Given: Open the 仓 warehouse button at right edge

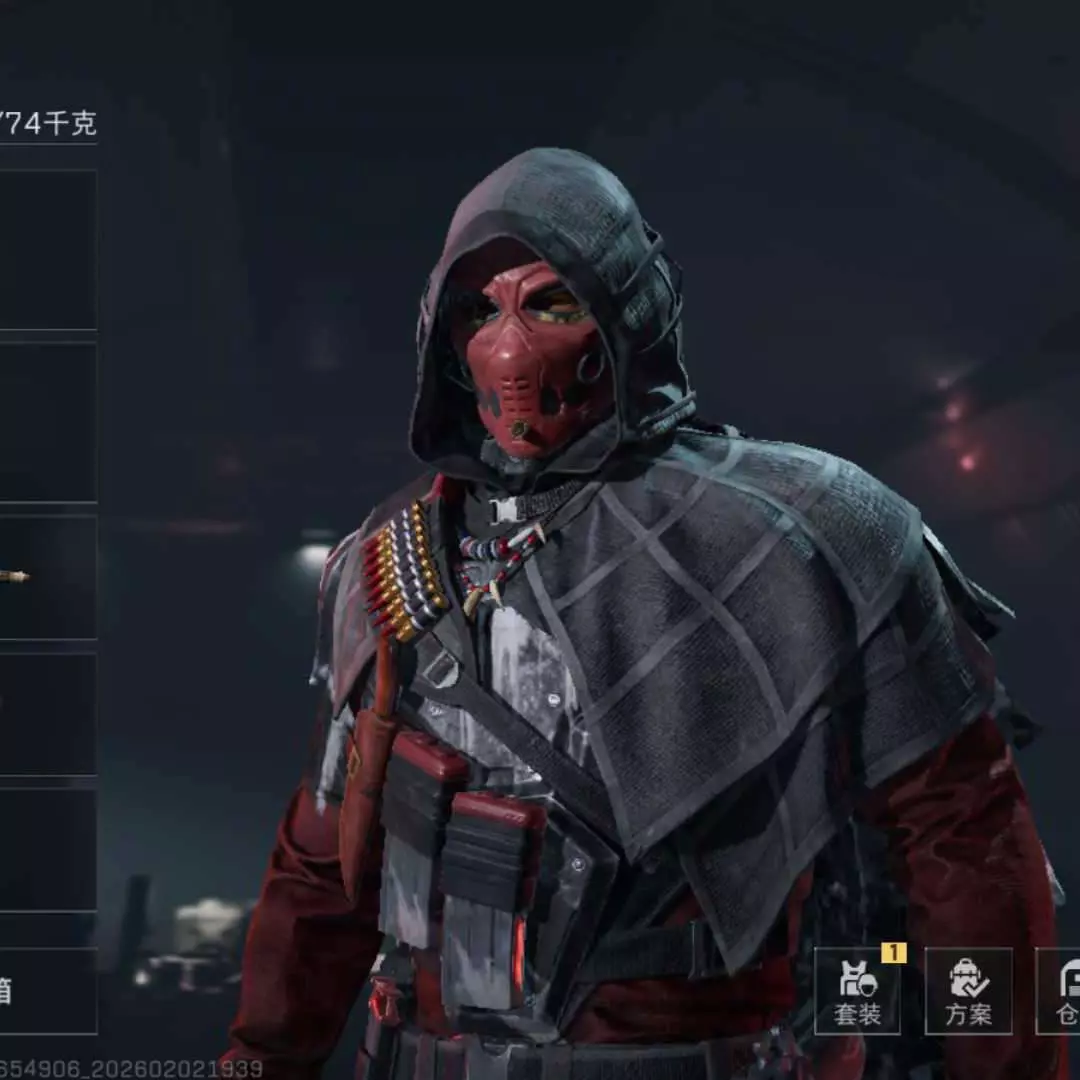Looking at the screenshot, I should tap(1060, 991).
